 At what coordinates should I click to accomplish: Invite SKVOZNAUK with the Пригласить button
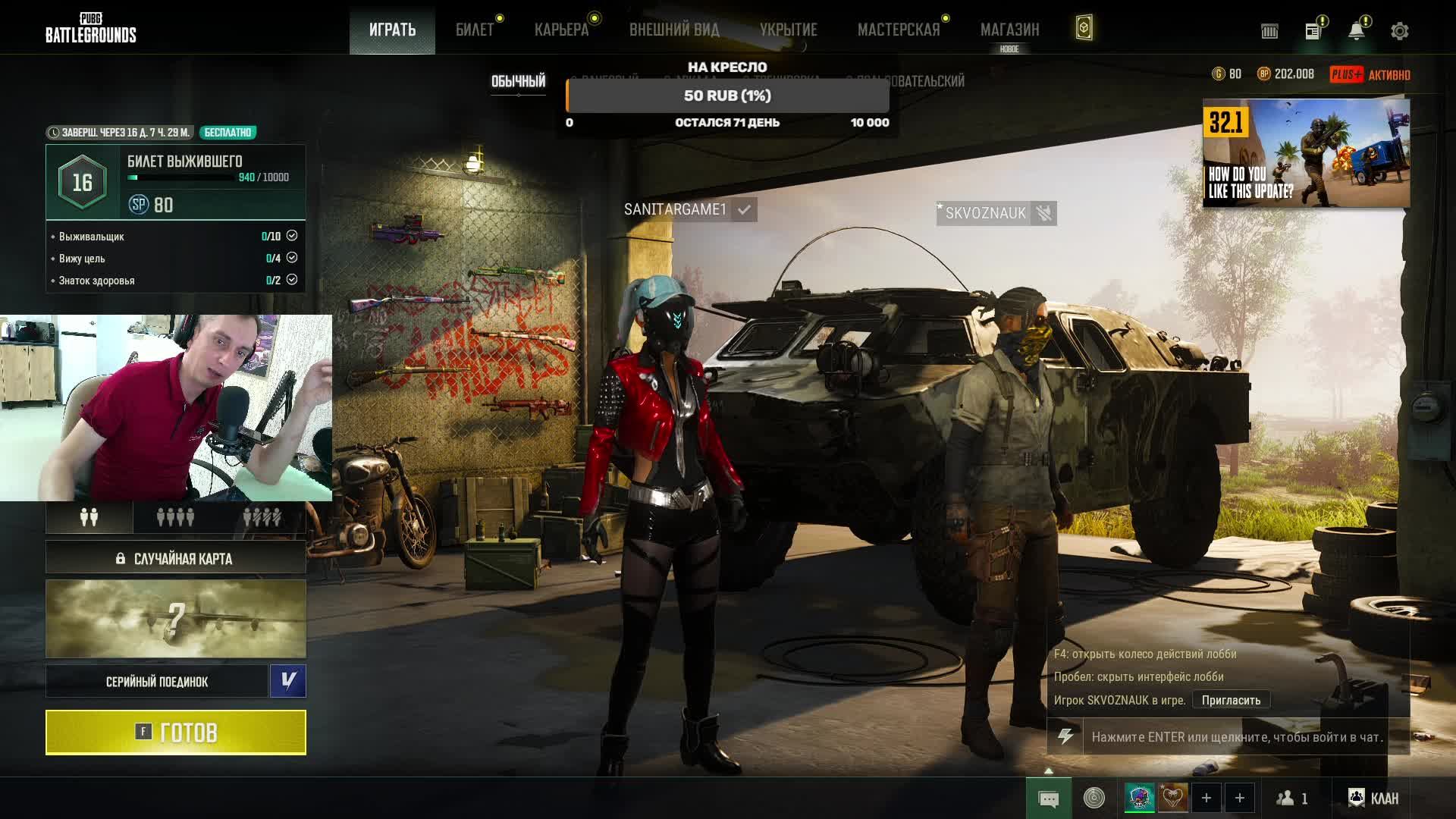1231,700
